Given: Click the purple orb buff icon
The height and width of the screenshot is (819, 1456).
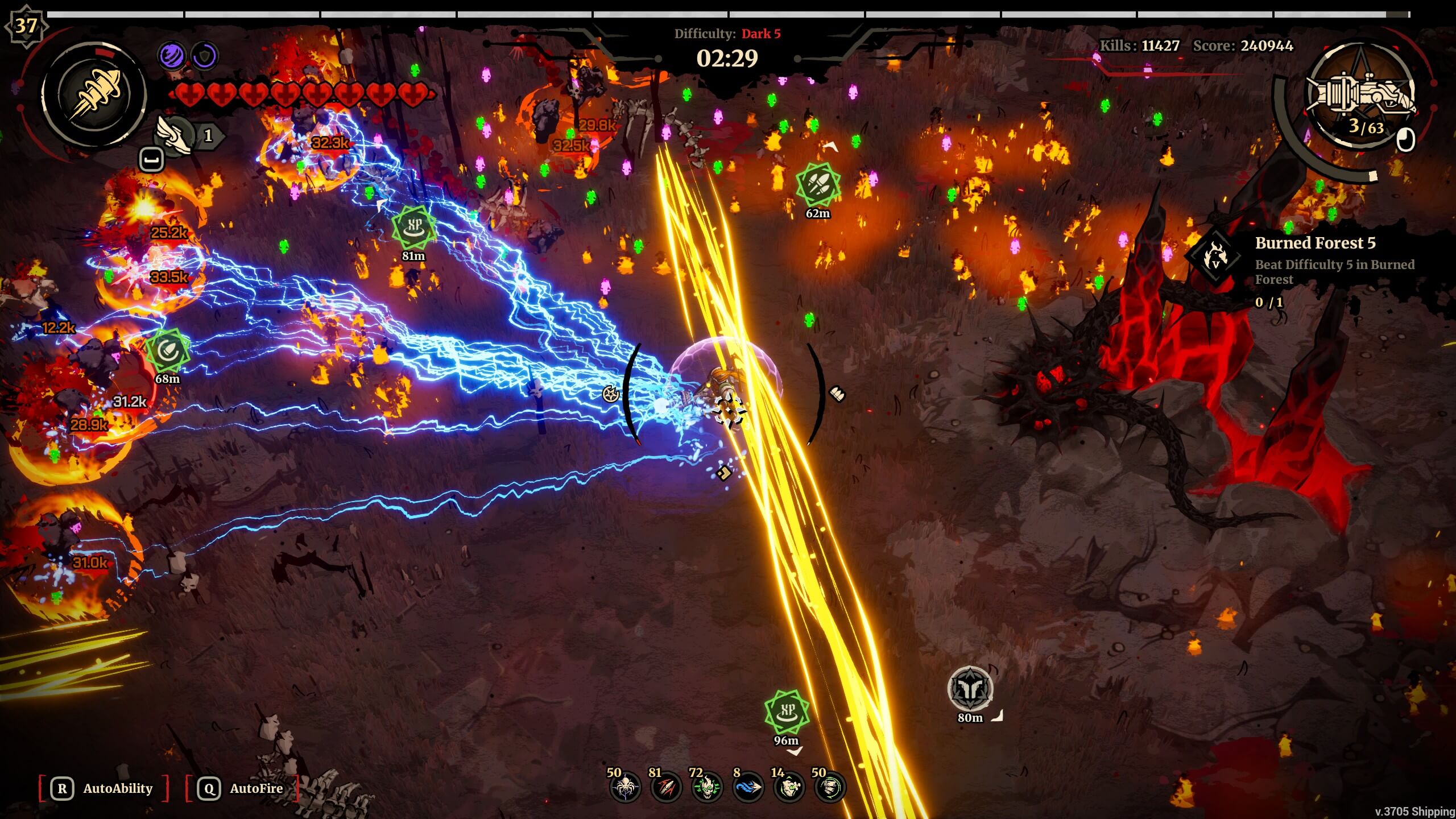Looking at the screenshot, I should tap(172, 55).
